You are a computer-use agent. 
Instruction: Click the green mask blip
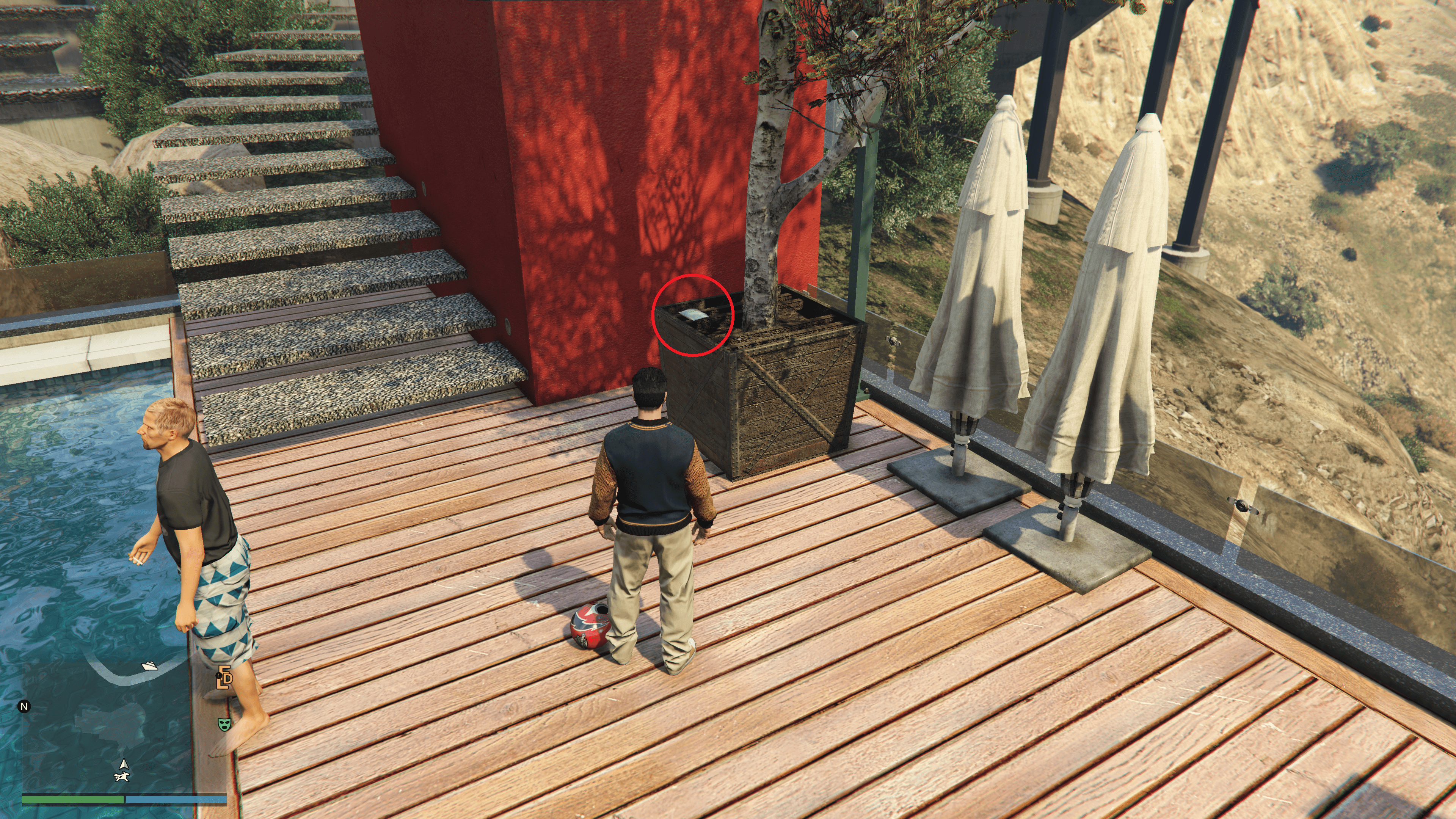click(225, 723)
